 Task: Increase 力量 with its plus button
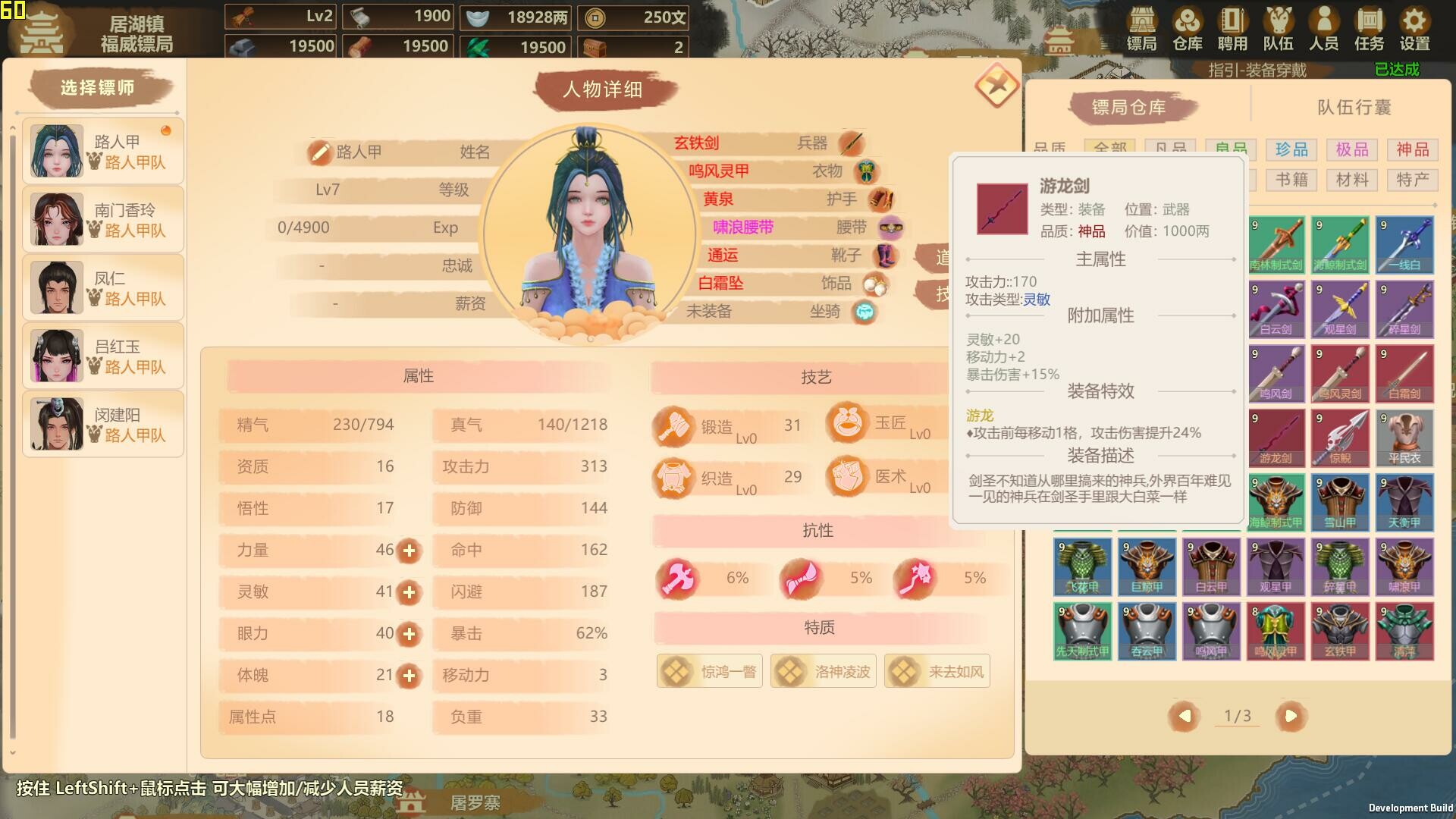pos(409,551)
